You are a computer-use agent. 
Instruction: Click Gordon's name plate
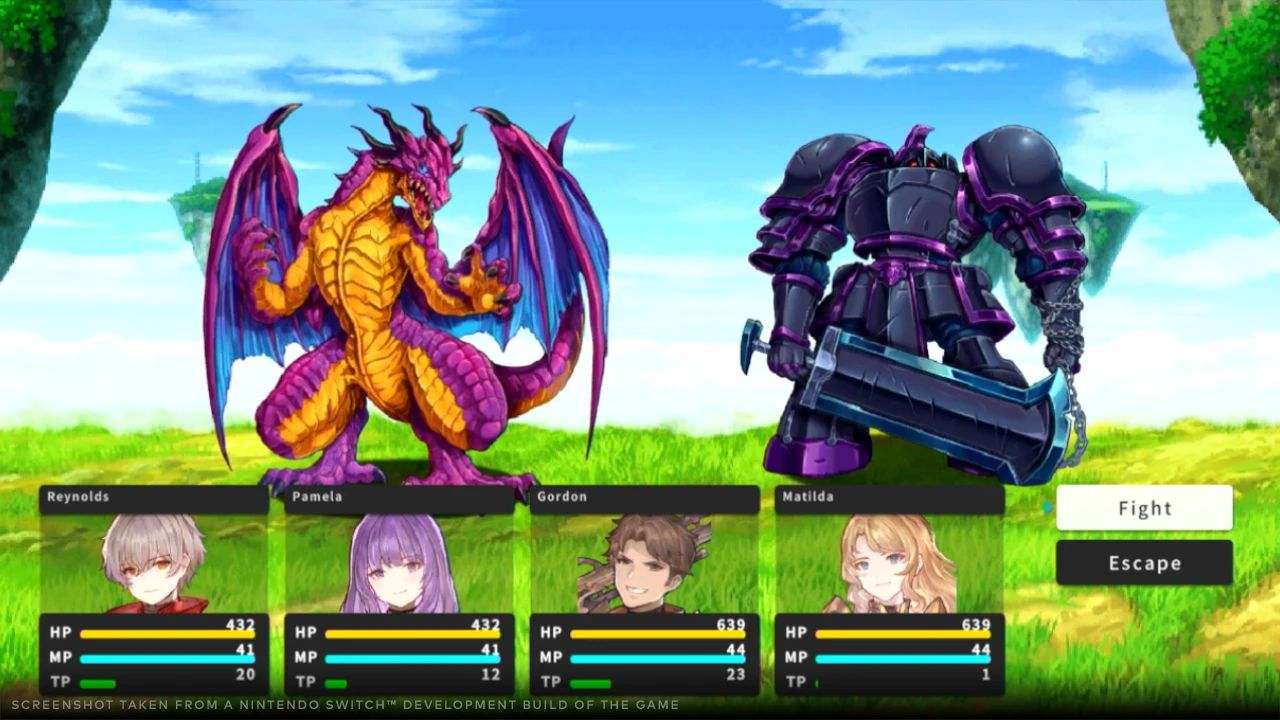point(640,497)
